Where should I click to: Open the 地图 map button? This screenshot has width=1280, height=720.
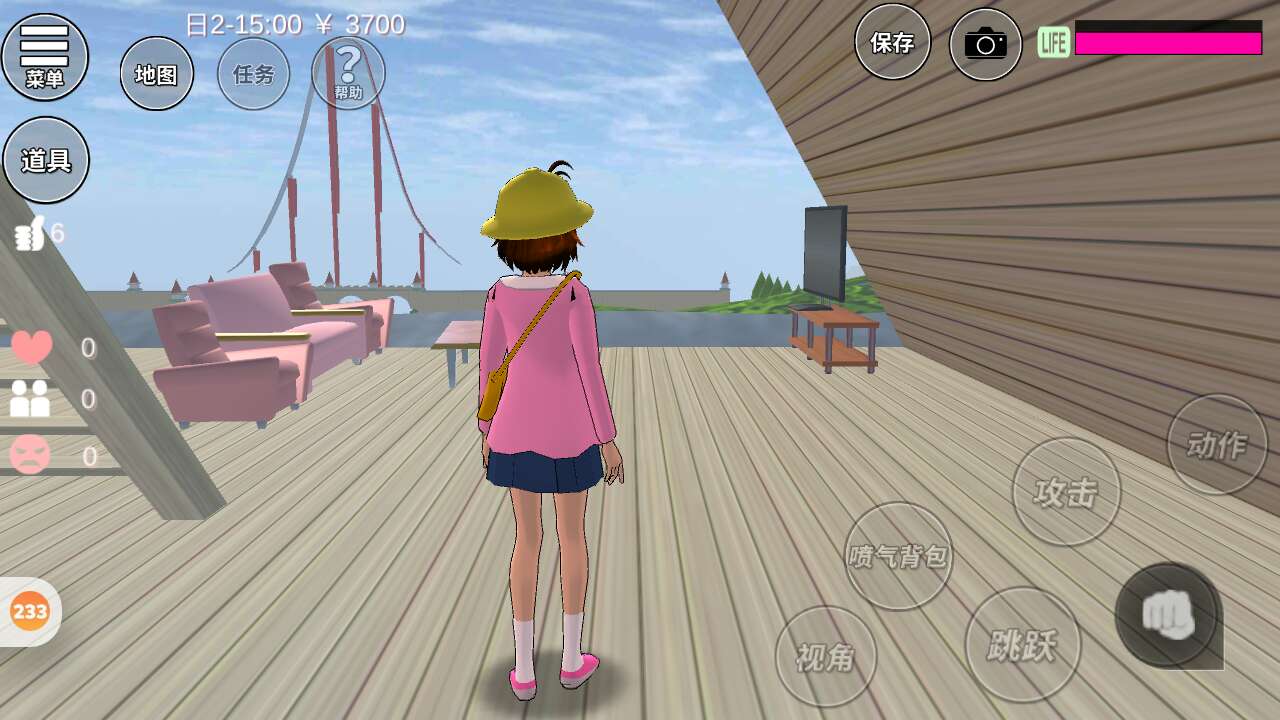pos(157,74)
